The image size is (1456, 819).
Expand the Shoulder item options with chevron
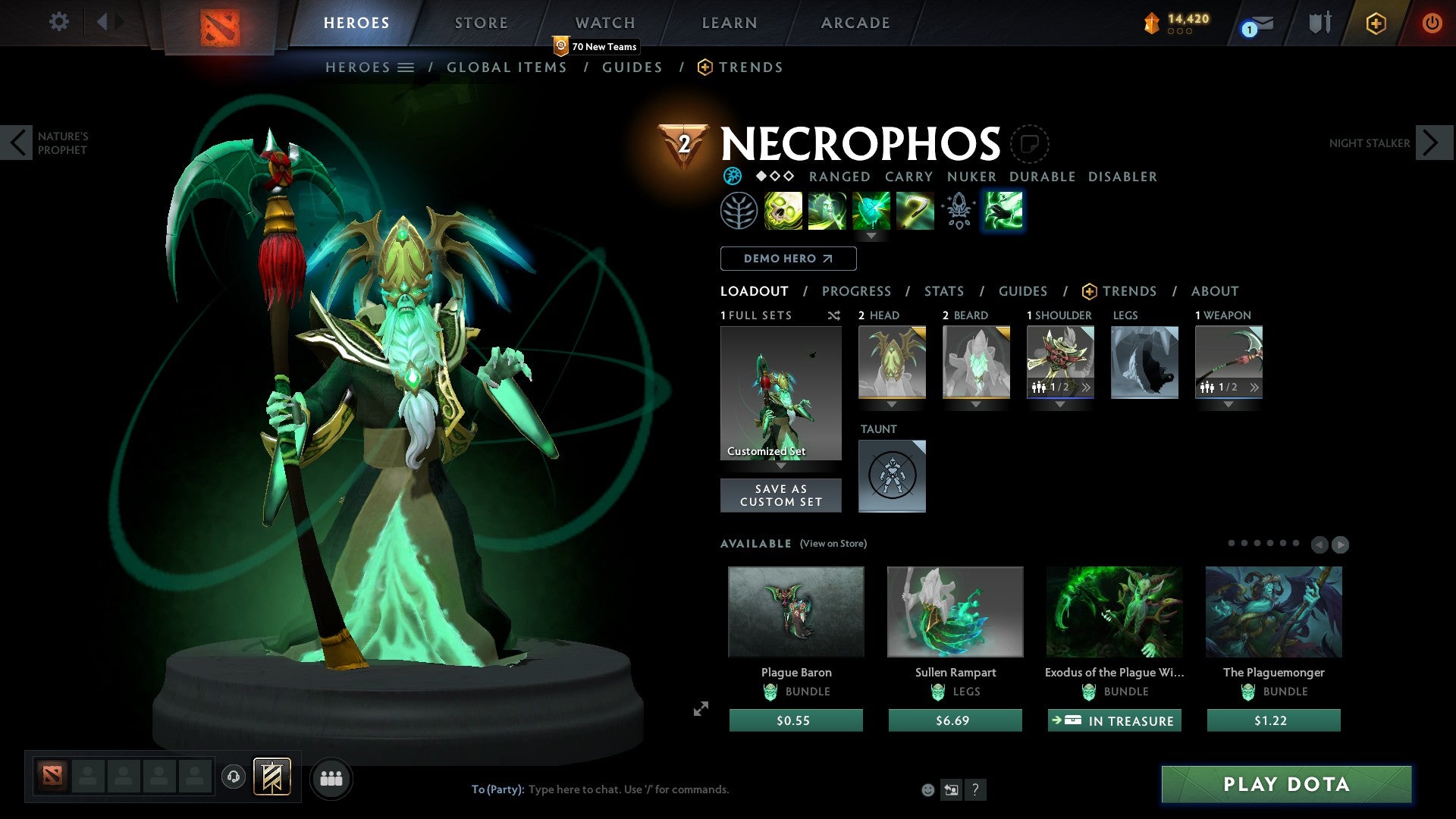(x=1087, y=388)
